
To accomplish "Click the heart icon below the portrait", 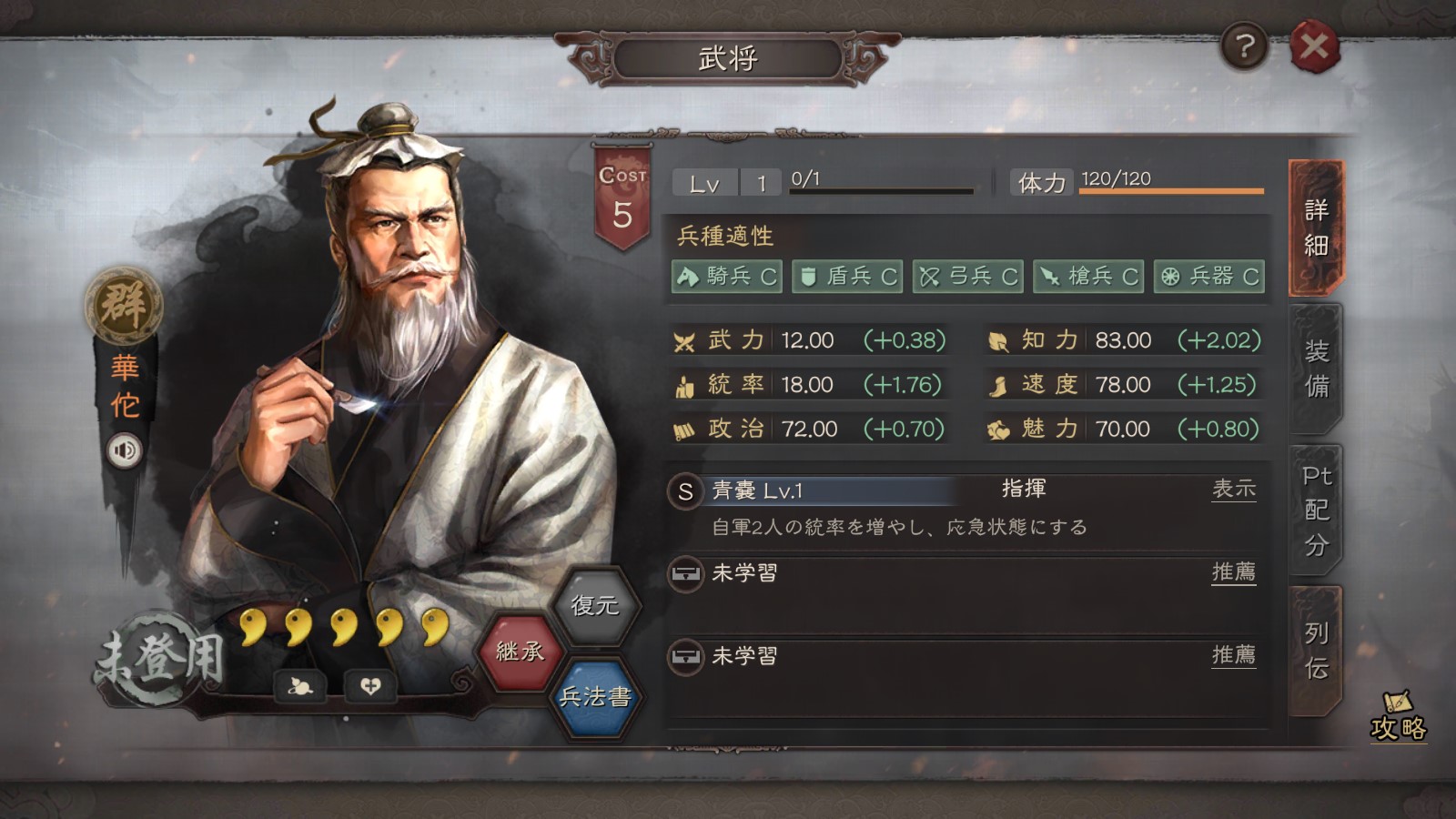I will click(x=370, y=686).
